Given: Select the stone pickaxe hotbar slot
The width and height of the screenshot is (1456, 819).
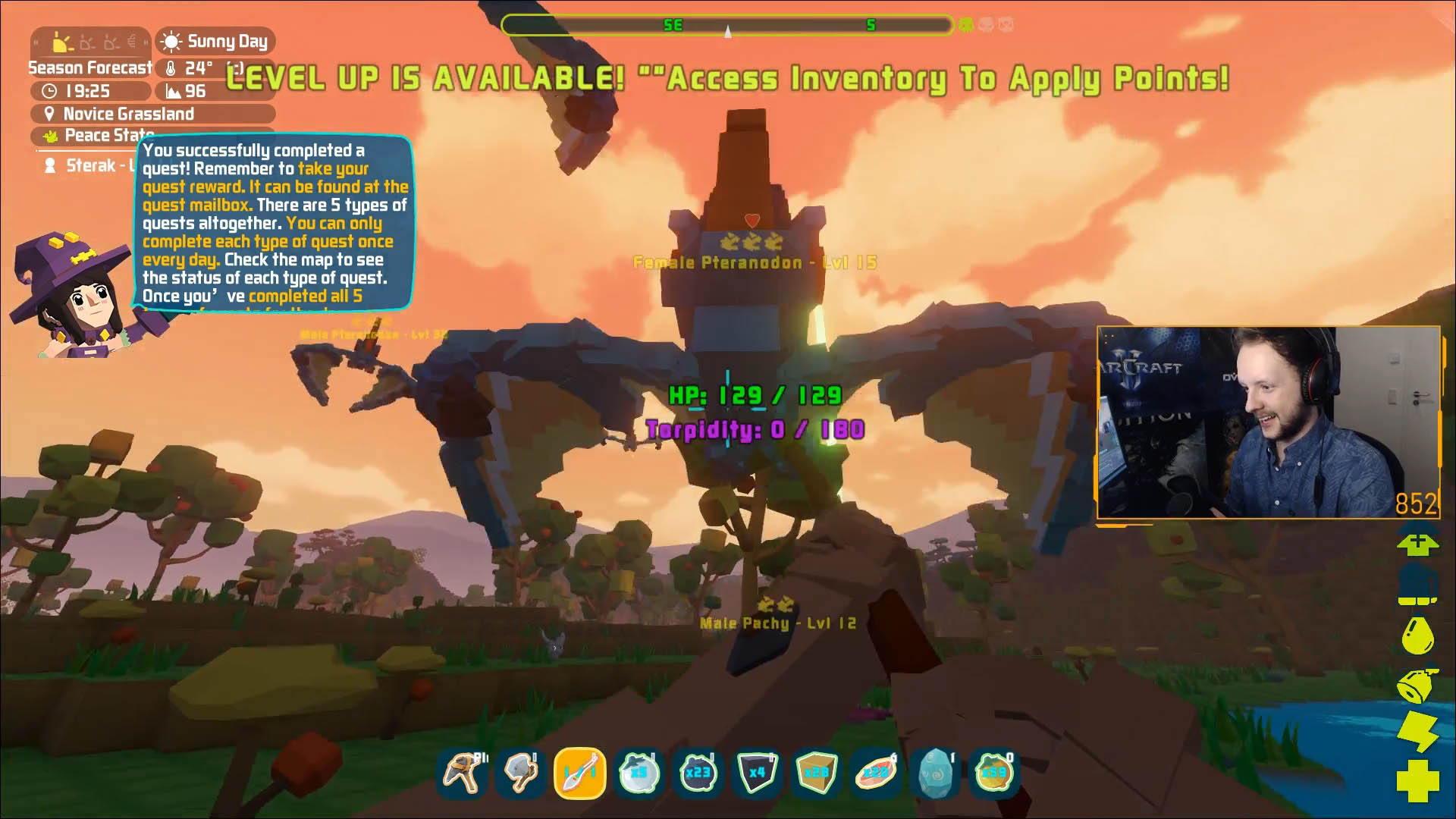Looking at the screenshot, I should coord(462,773).
